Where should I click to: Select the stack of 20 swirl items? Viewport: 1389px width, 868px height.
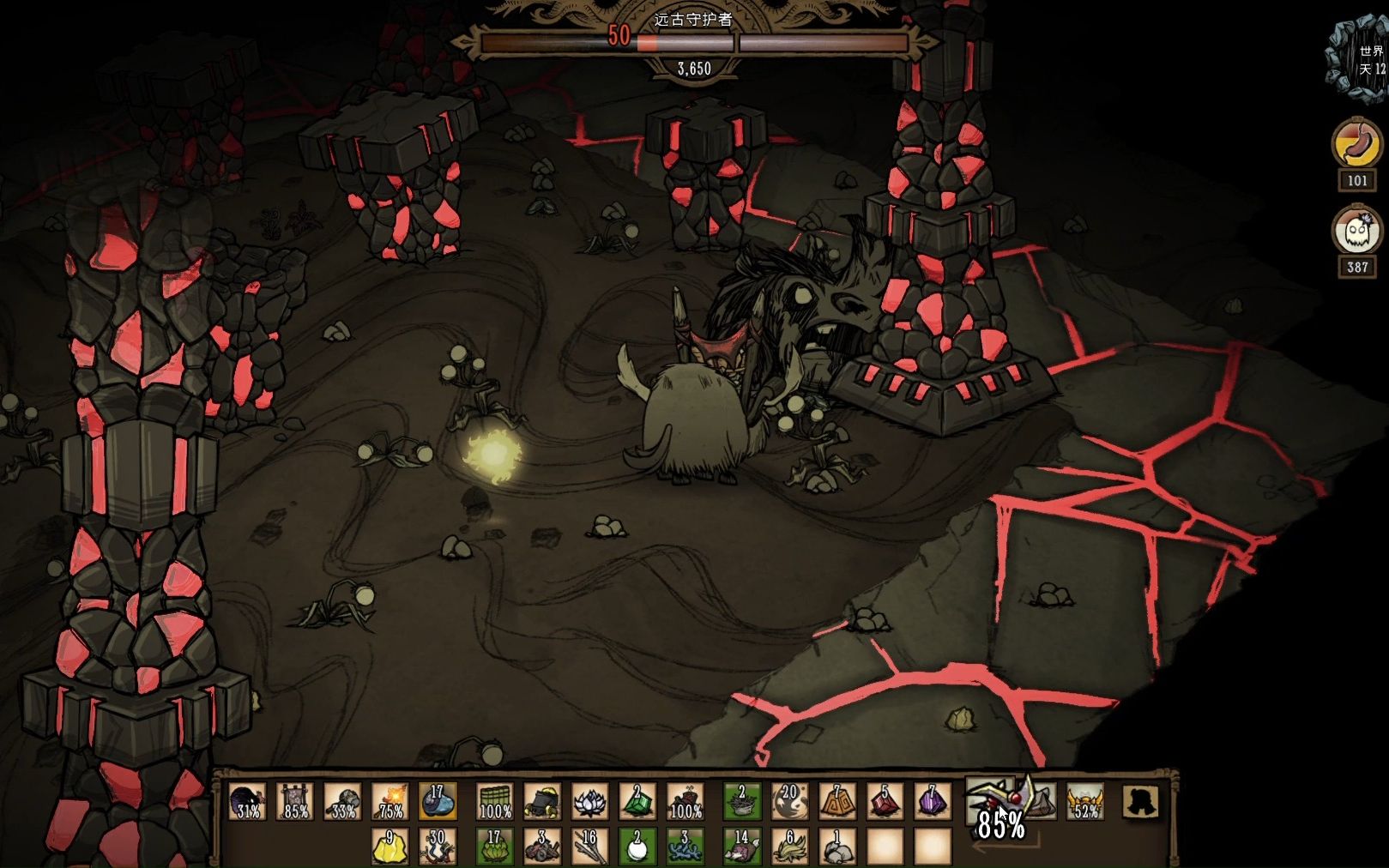[x=789, y=801]
